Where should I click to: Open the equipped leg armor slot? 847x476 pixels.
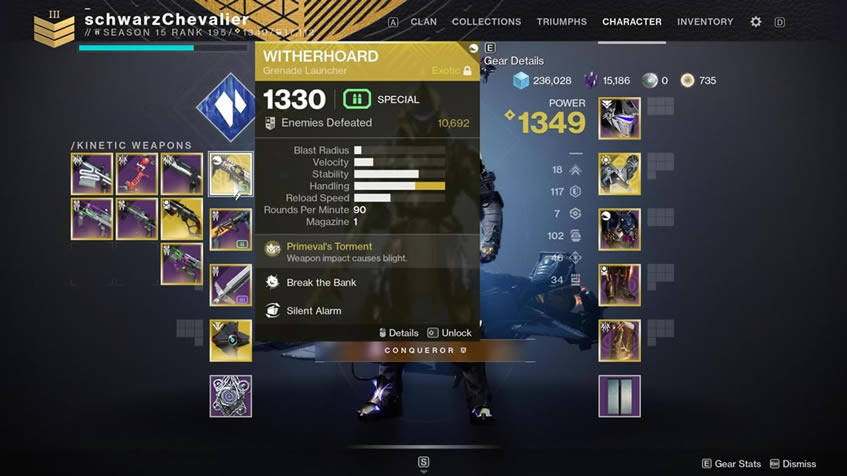tap(619, 285)
